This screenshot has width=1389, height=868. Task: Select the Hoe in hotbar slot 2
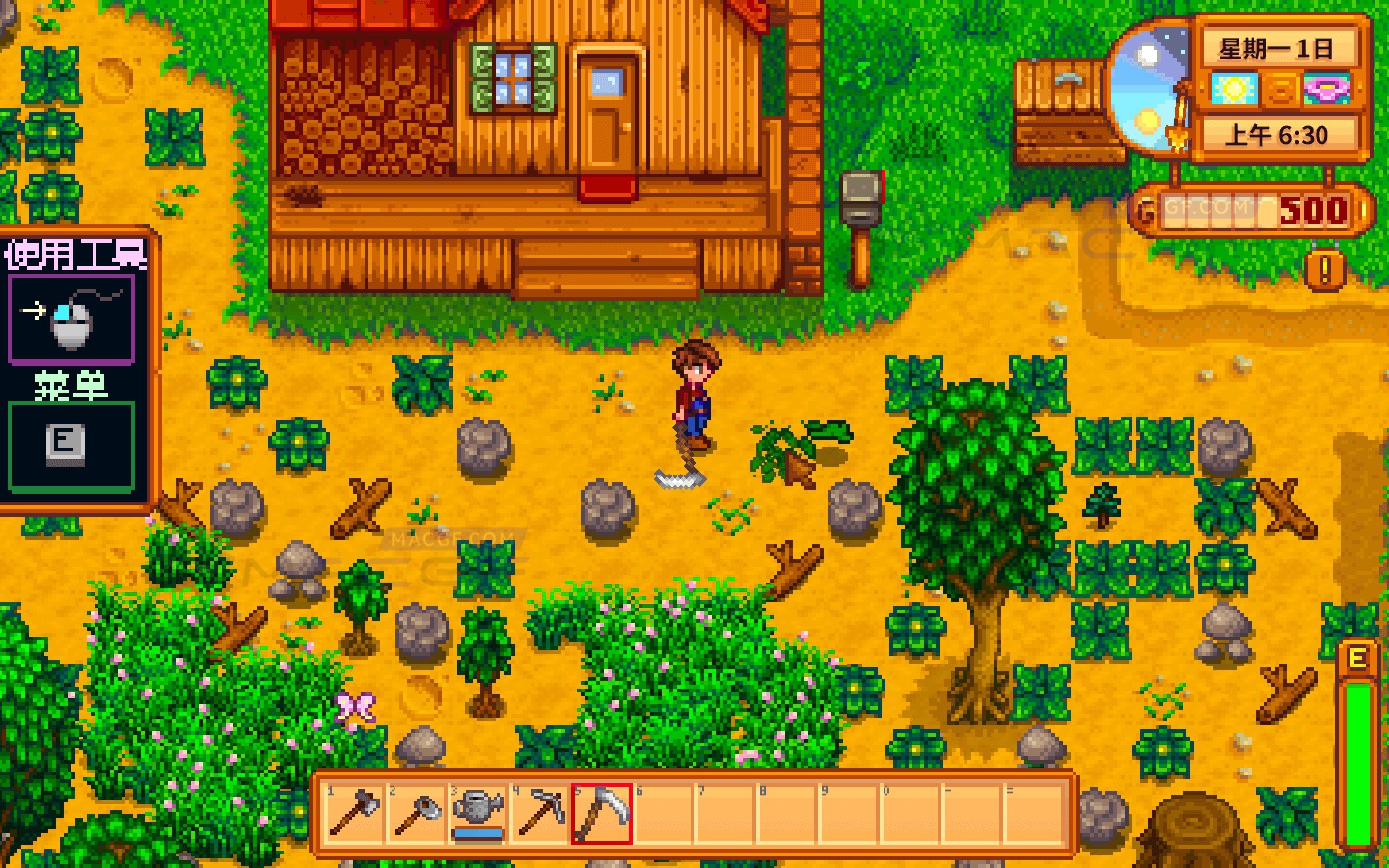(x=415, y=813)
